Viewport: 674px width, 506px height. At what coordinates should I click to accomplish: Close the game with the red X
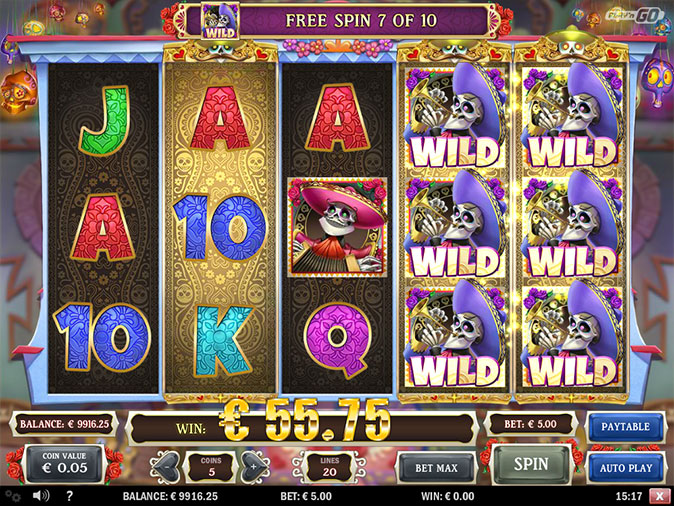[x=659, y=495]
